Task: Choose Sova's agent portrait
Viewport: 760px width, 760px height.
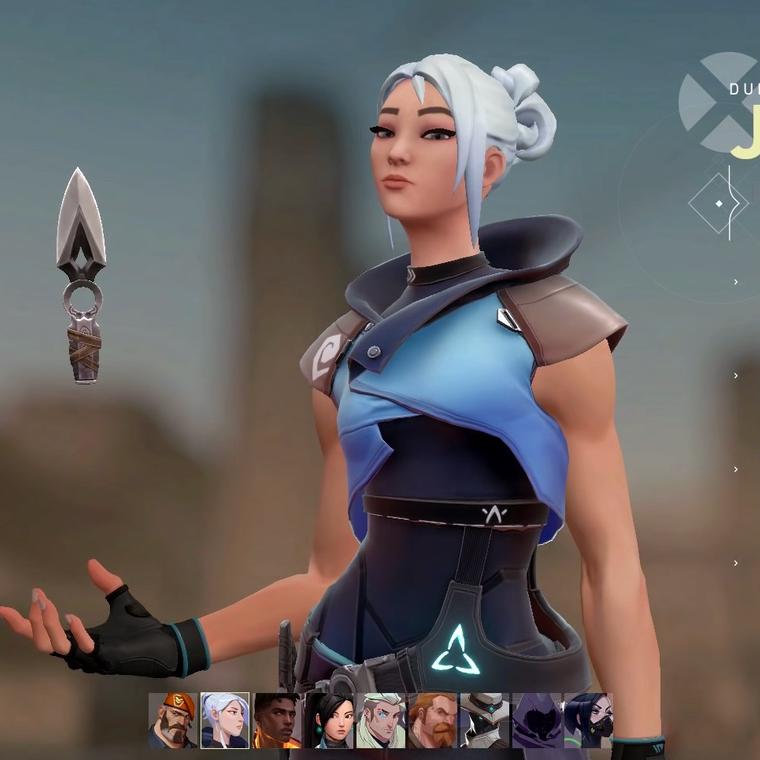Action: tap(381, 720)
